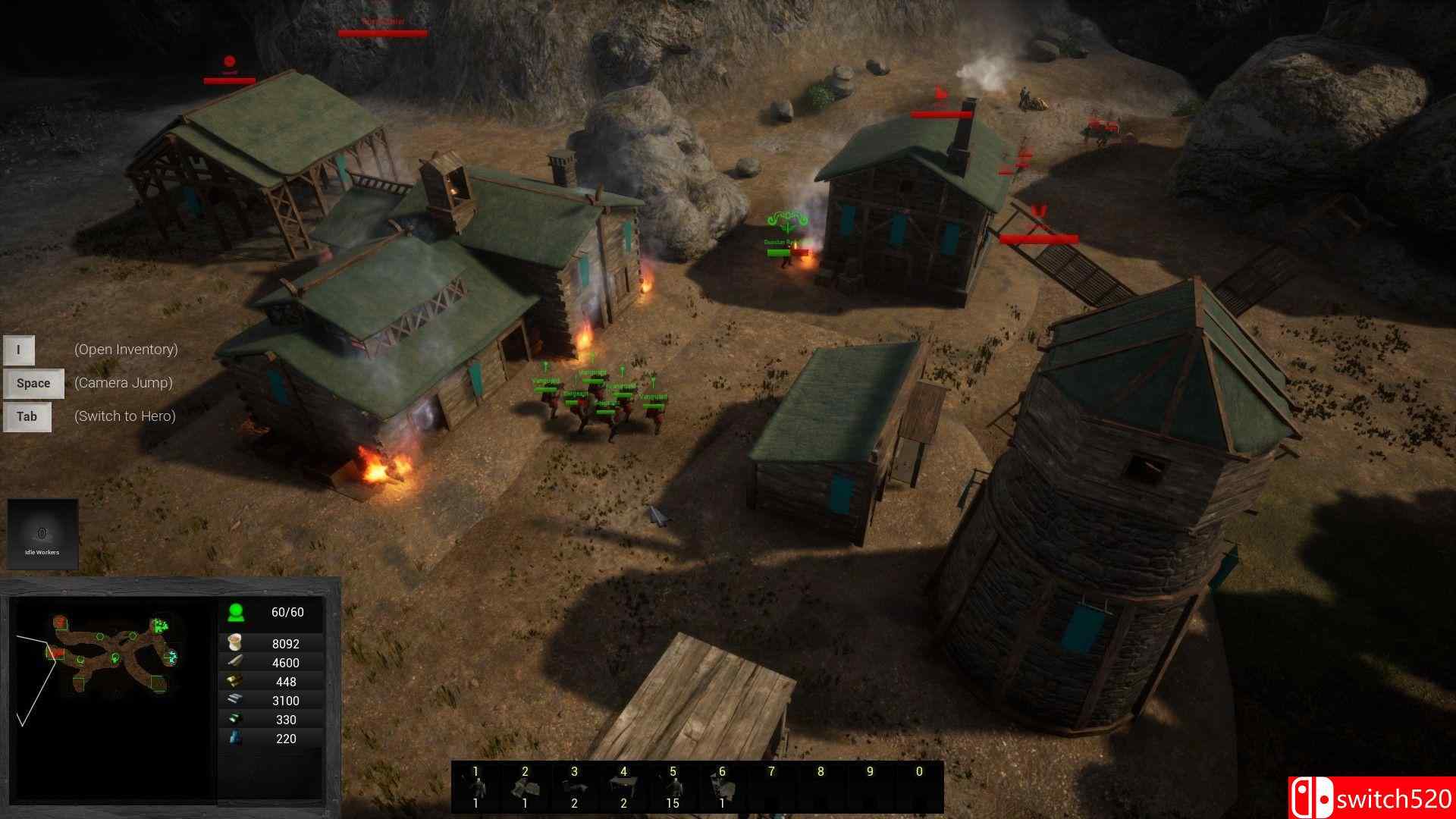Click the gold resource icon beside 448
Viewport: 1456px width, 819px height.
pyautogui.click(x=234, y=680)
